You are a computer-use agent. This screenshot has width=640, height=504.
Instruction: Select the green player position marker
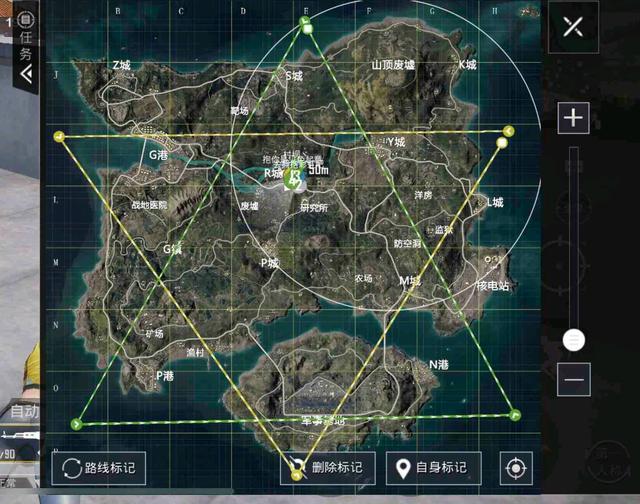click(x=293, y=178)
